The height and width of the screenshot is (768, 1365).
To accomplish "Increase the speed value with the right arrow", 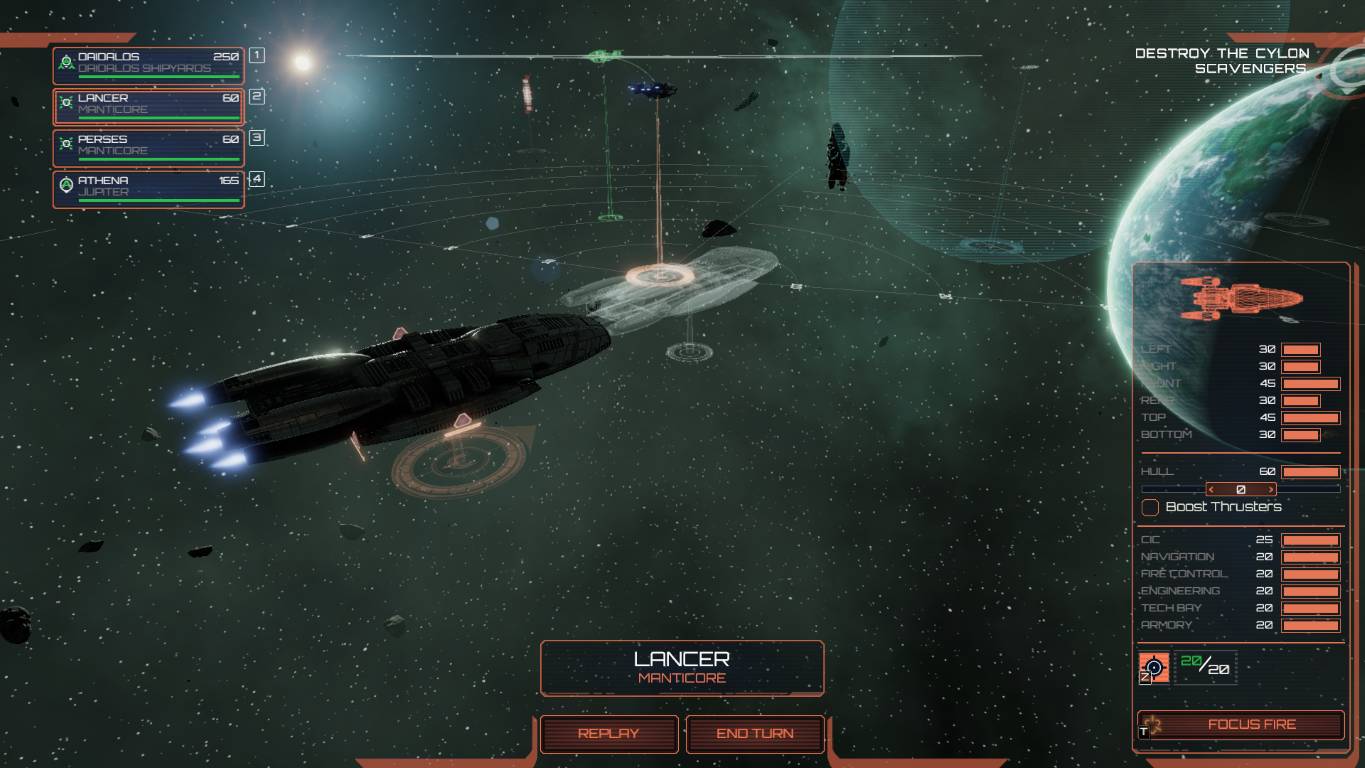I will point(1271,490).
